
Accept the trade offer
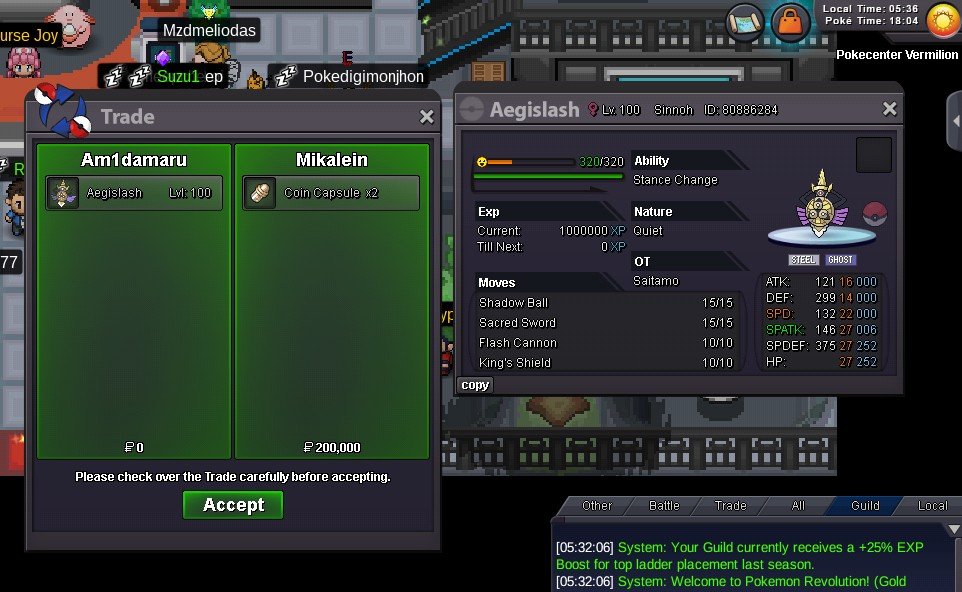pyautogui.click(x=233, y=505)
